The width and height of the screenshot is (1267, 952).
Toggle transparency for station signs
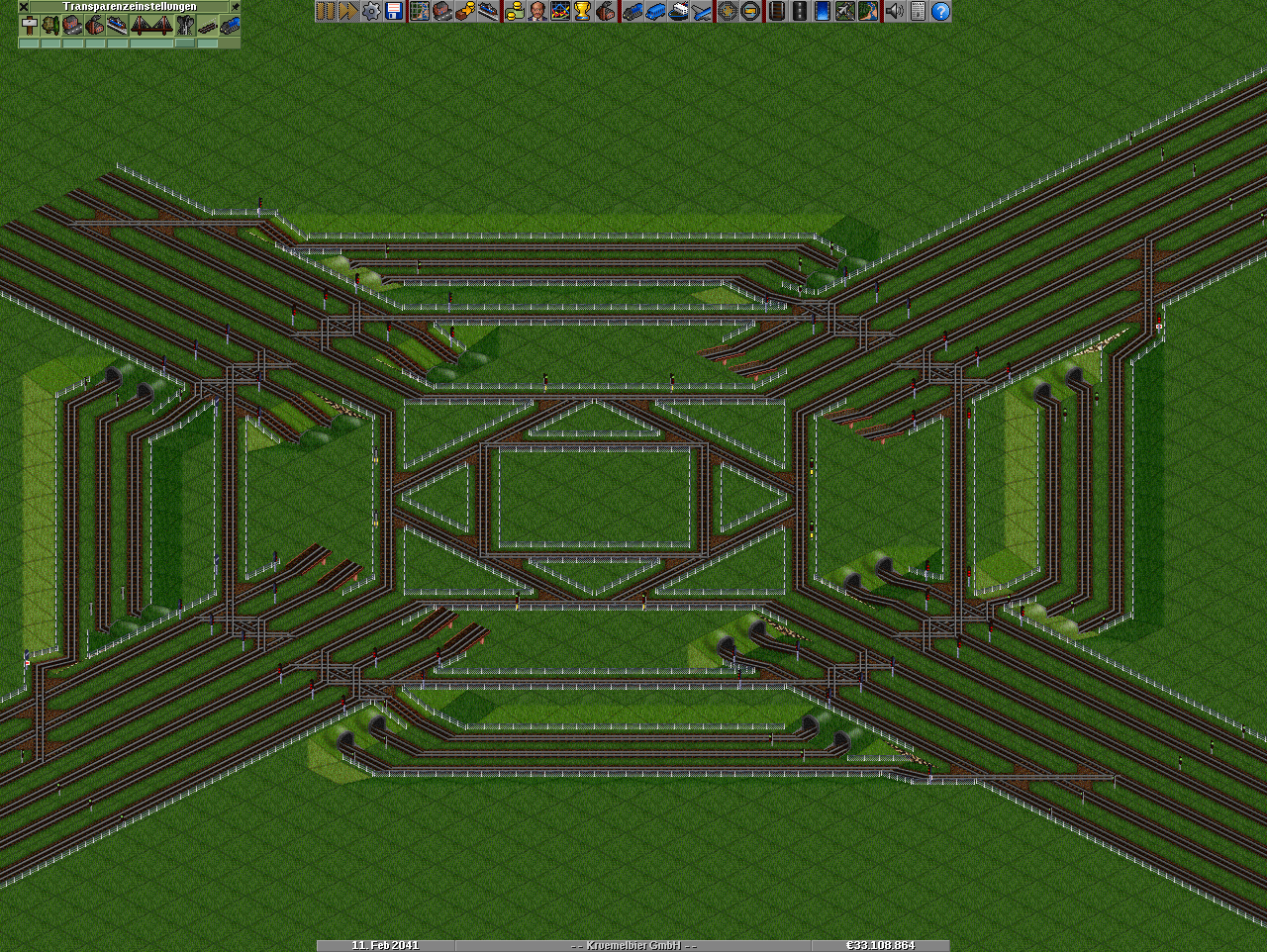[x=30, y=25]
